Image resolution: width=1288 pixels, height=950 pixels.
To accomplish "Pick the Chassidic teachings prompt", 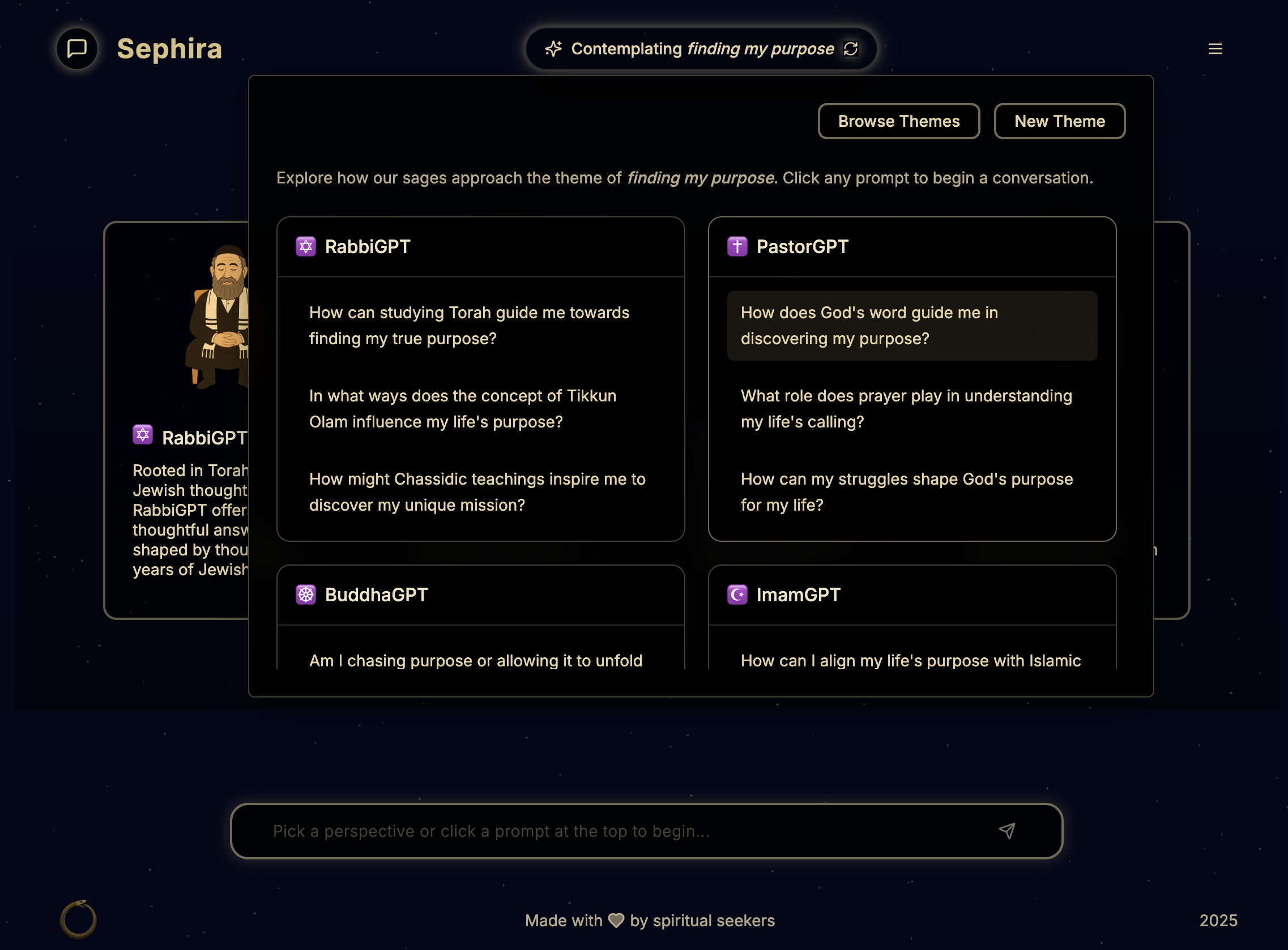I will tap(477, 492).
